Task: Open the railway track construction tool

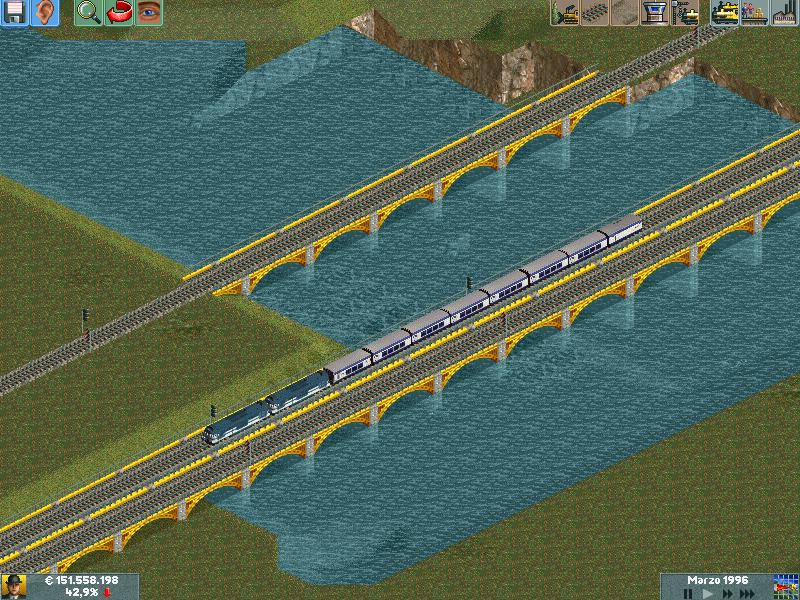Action: [x=595, y=13]
